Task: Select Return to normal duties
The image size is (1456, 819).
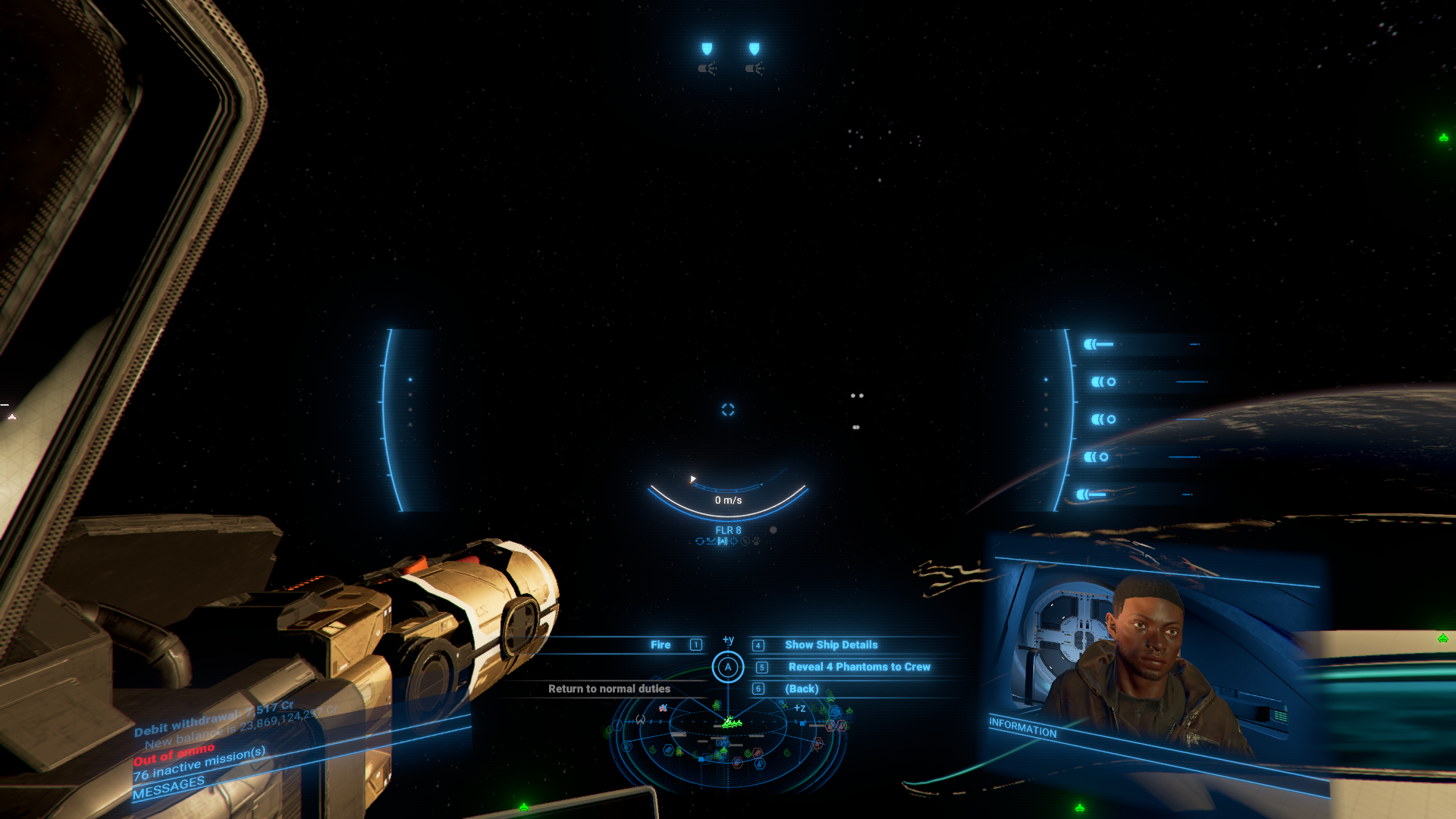Action: 609,689
